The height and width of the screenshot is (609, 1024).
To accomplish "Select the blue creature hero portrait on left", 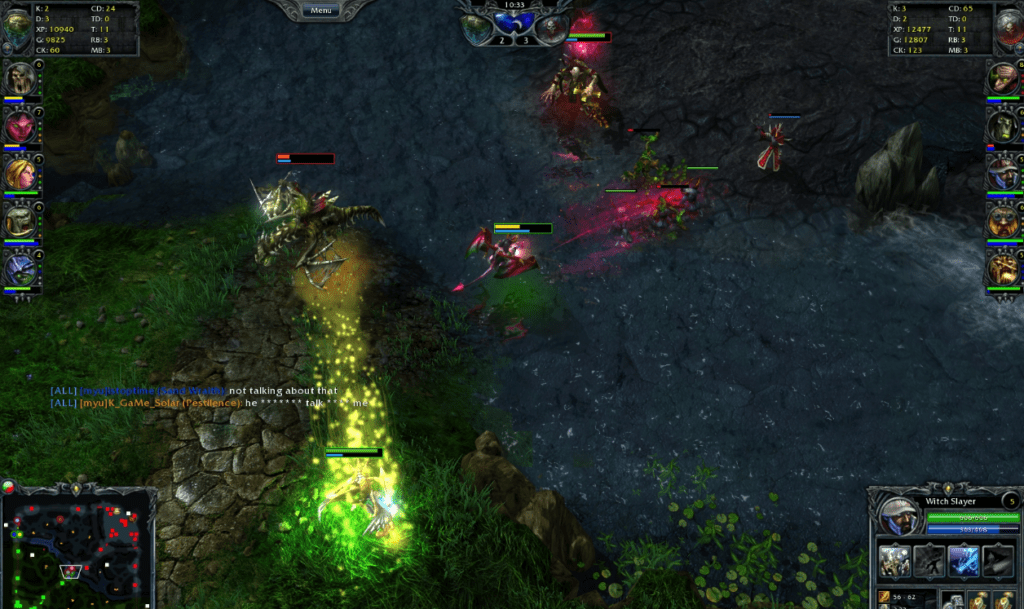I will [x=20, y=267].
